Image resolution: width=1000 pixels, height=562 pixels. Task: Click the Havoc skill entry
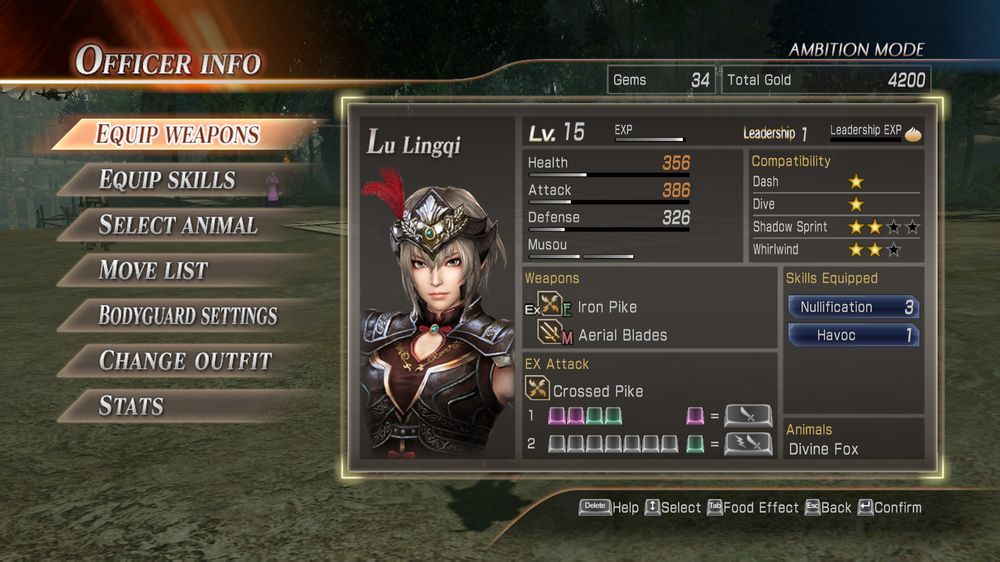pos(853,335)
